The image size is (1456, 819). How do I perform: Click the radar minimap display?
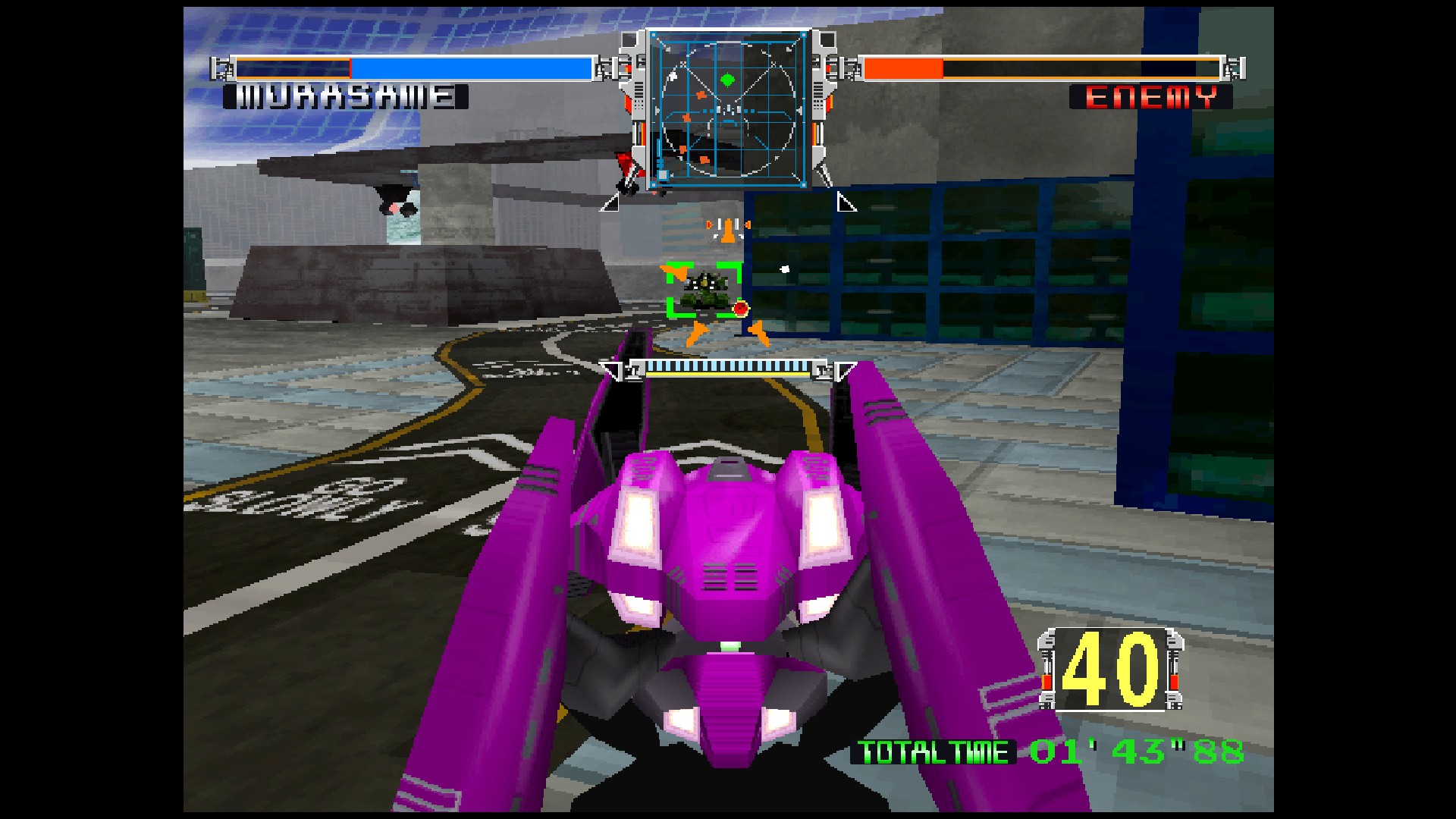tap(729, 110)
